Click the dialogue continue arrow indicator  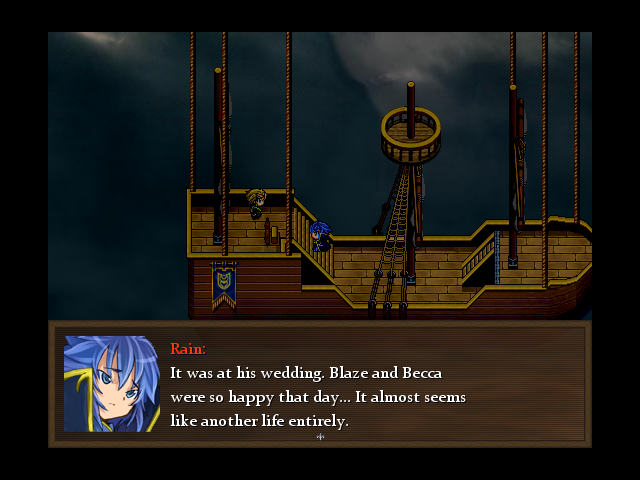[x=320, y=436]
